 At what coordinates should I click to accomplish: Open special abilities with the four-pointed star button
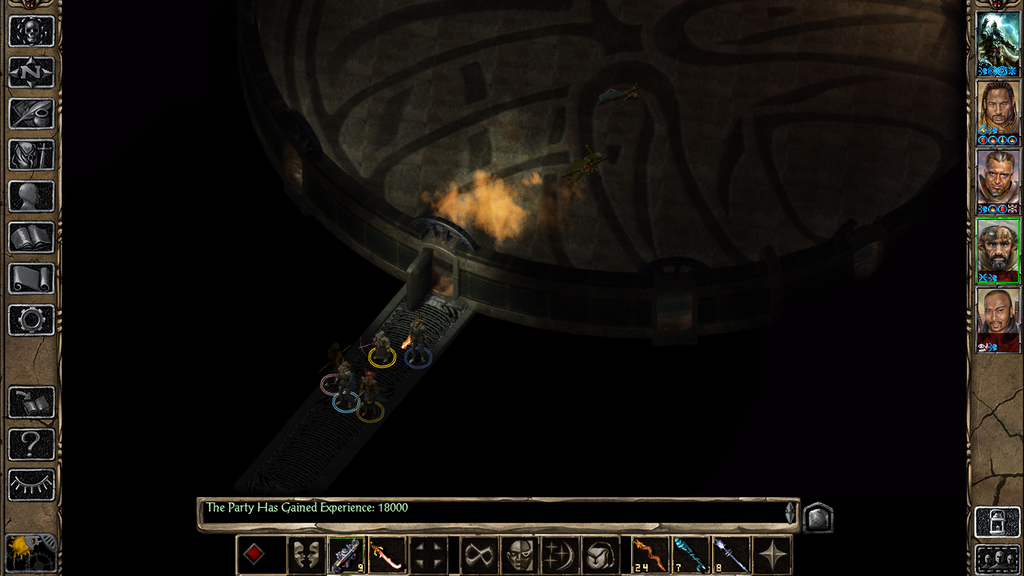(x=772, y=555)
